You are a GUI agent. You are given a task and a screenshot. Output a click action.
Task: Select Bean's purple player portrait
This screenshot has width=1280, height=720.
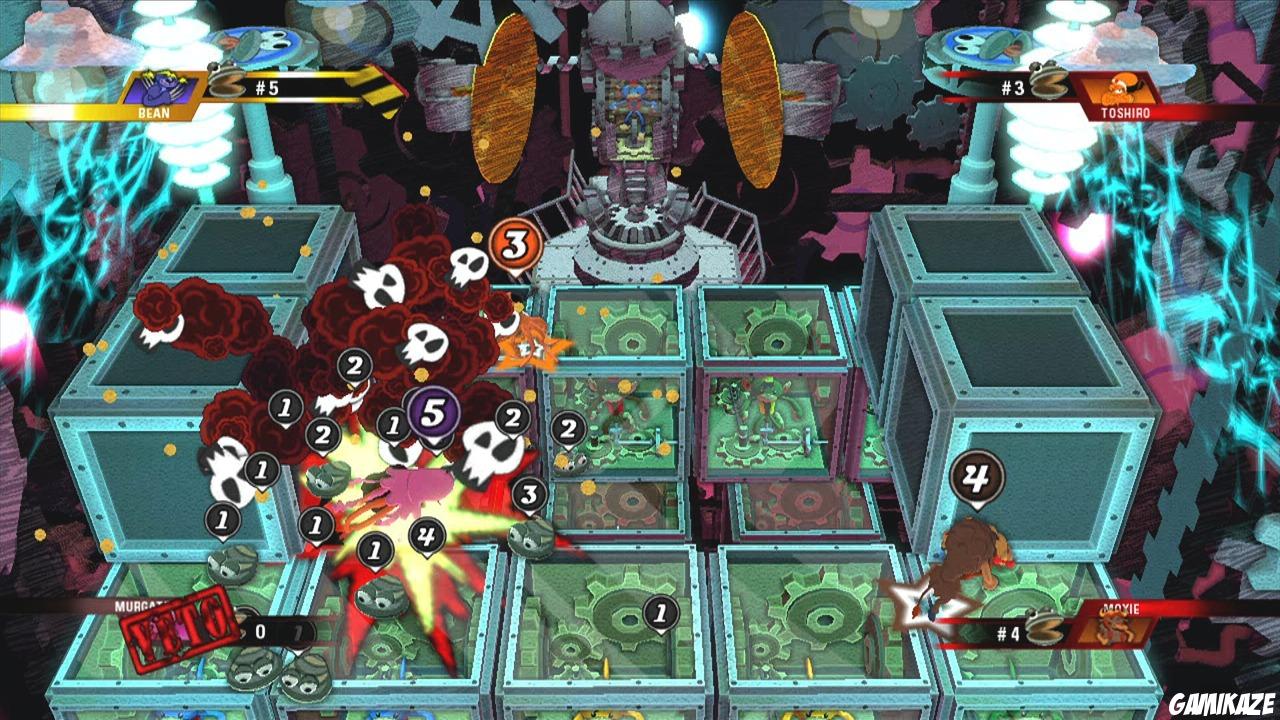160,91
